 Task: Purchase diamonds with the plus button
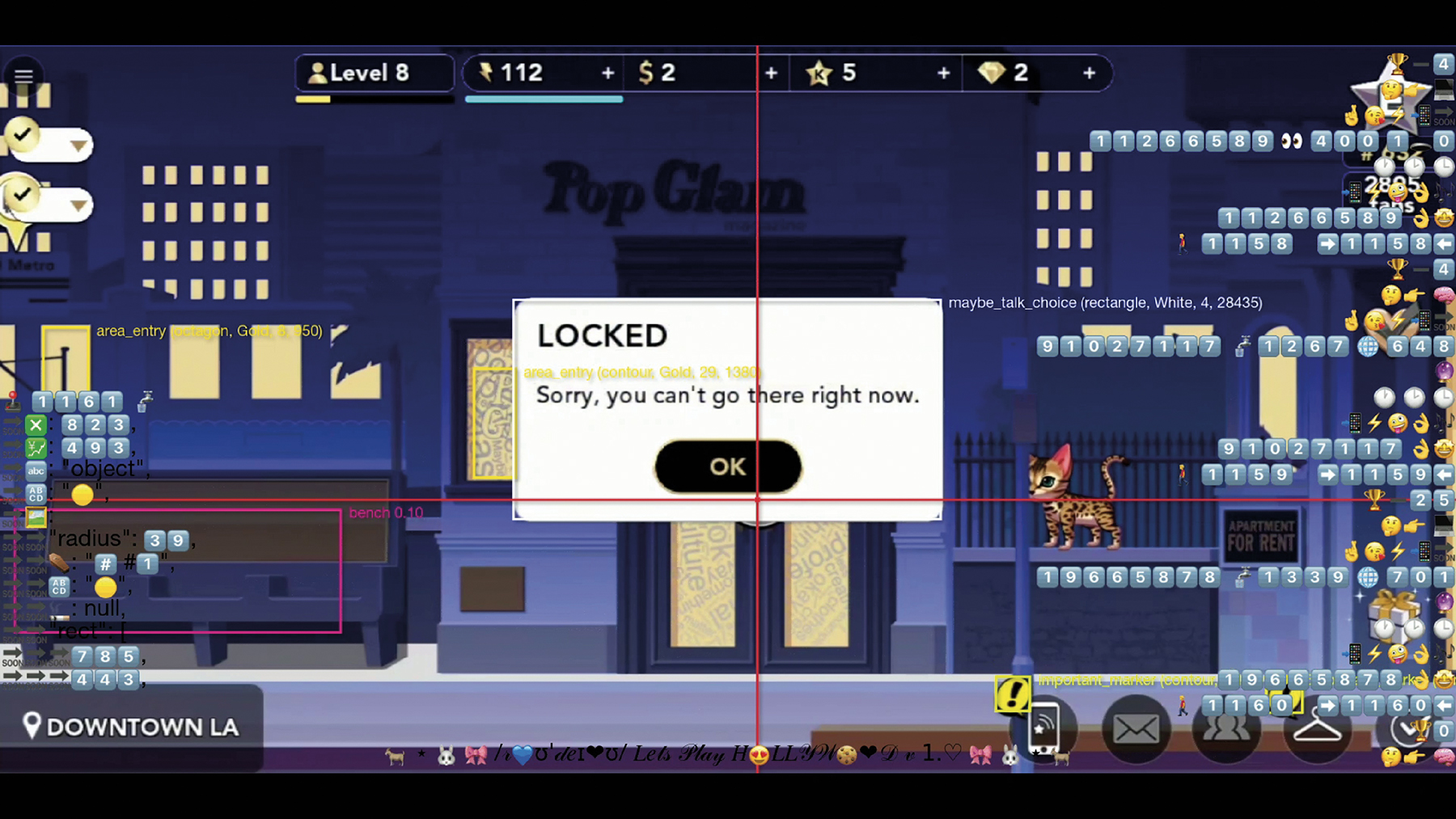pyautogui.click(x=1089, y=74)
